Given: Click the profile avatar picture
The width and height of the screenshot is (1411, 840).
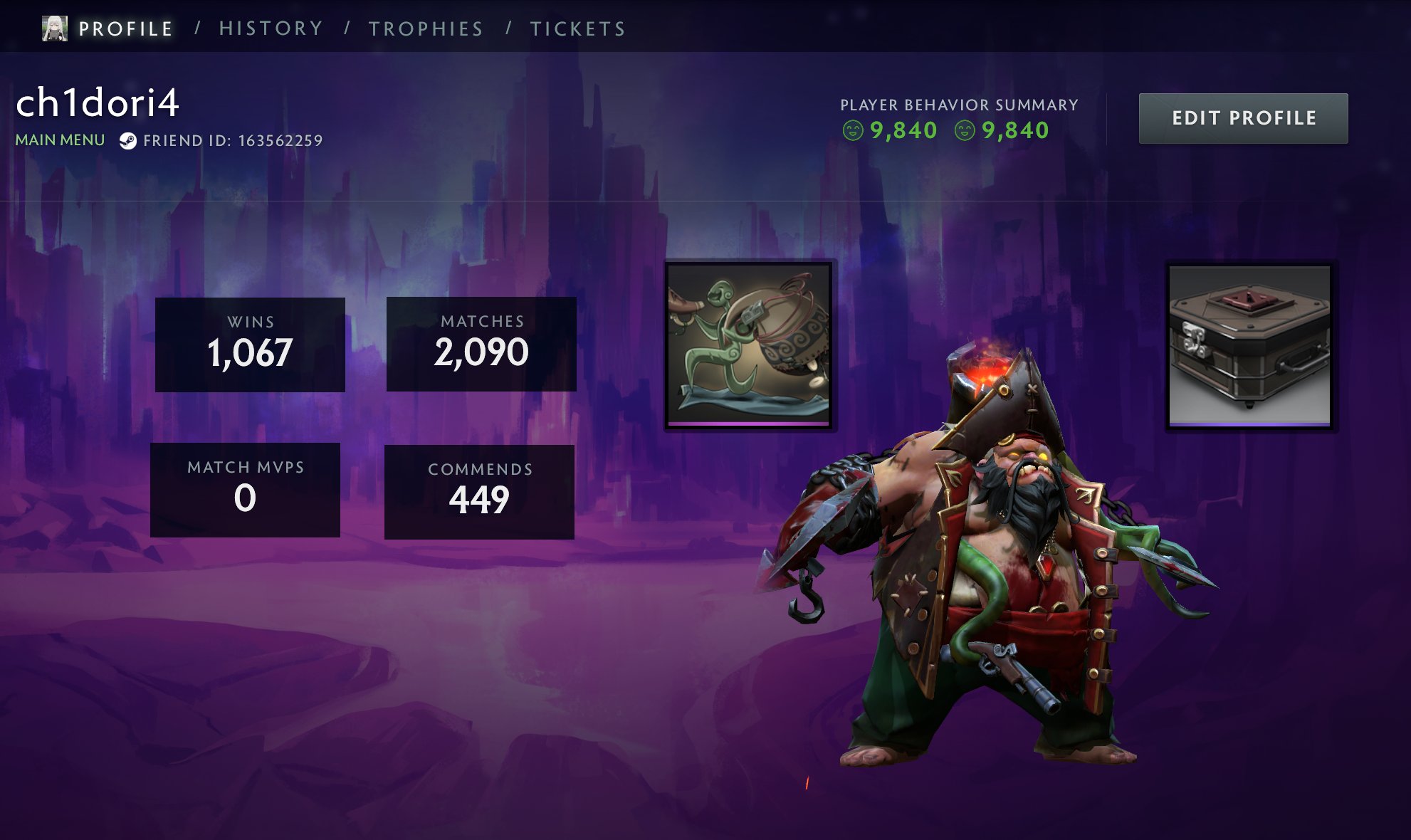Looking at the screenshot, I should (55, 28).
